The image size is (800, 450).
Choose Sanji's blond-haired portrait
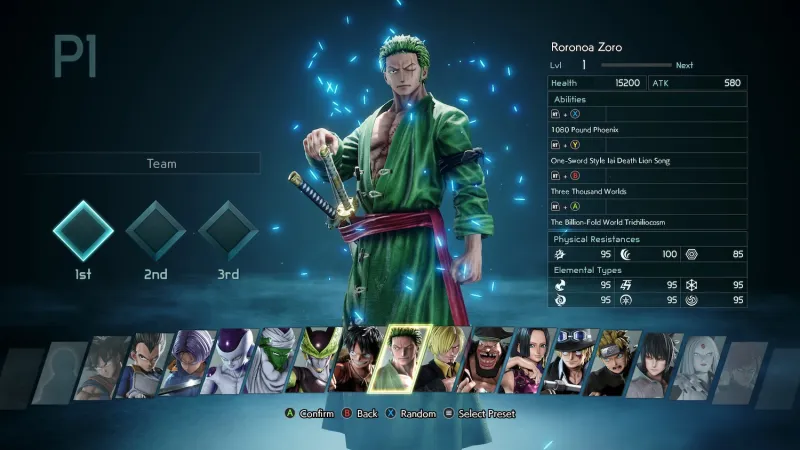point(441,366)
